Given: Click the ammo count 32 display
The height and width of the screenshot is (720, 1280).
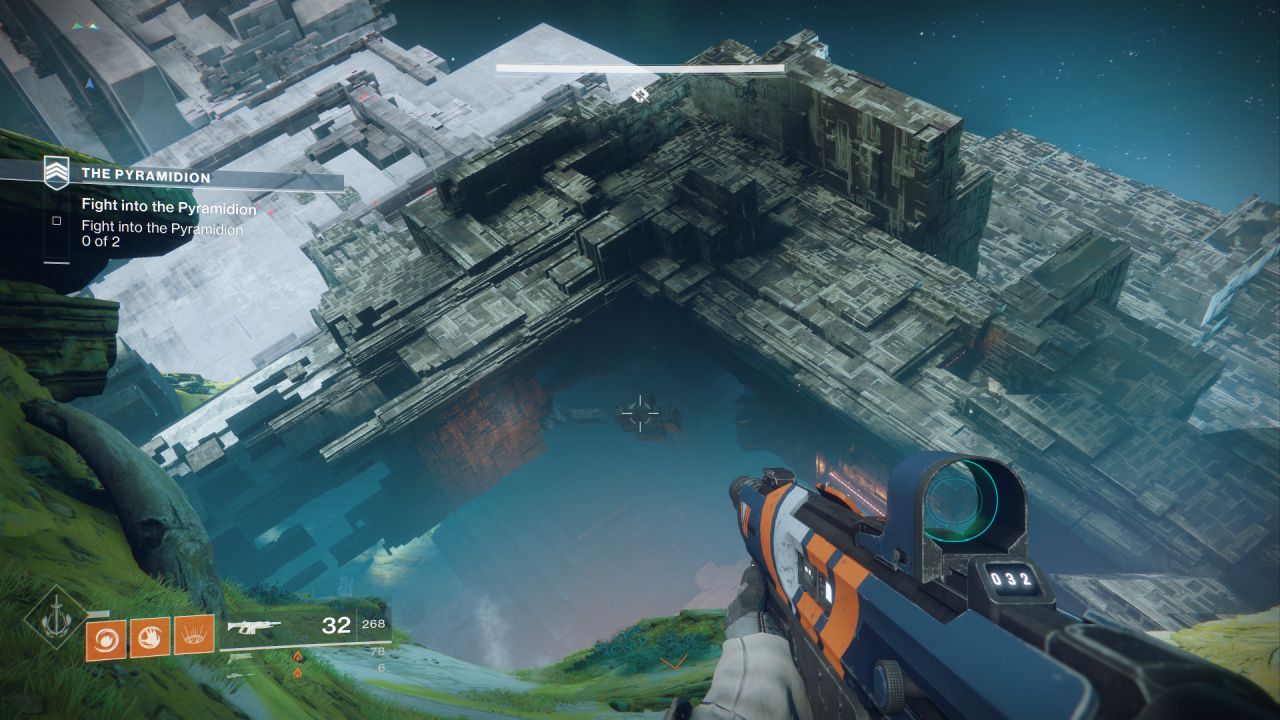Looking at the screenshot, I should point(337,625).
